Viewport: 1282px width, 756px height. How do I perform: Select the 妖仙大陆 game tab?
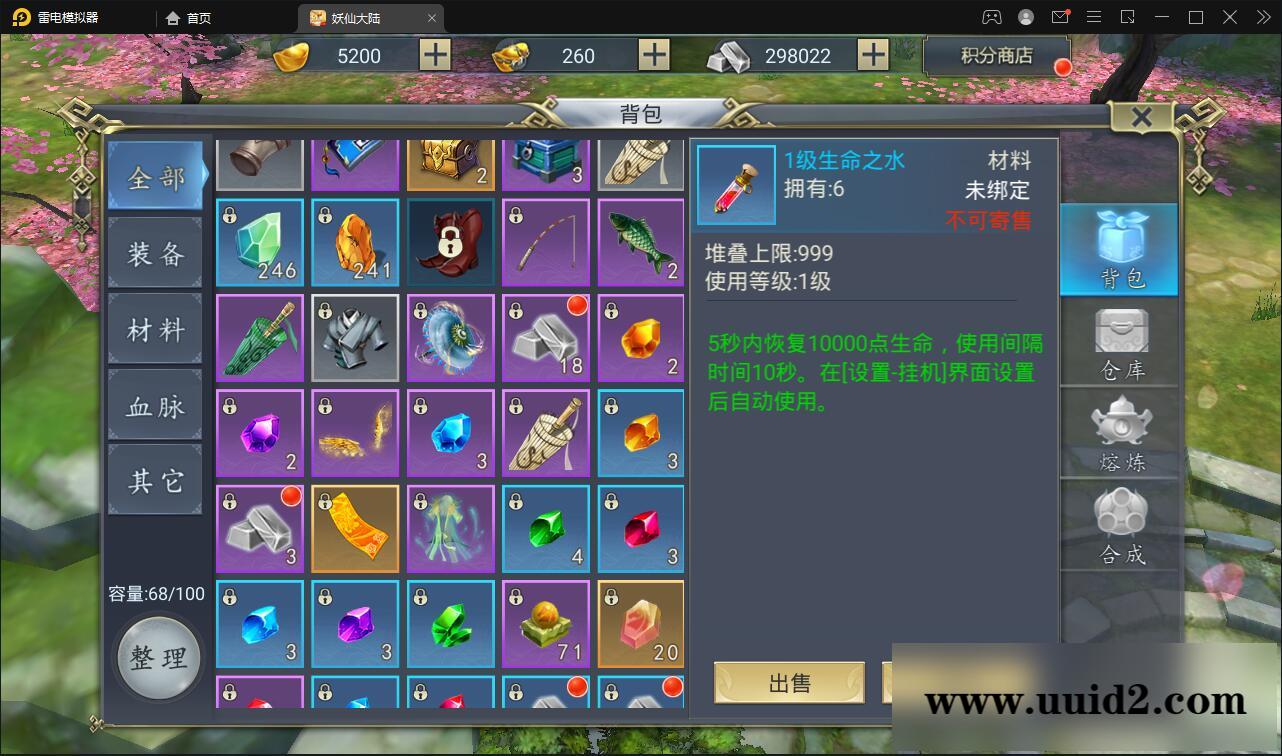[x=355, y=17]
